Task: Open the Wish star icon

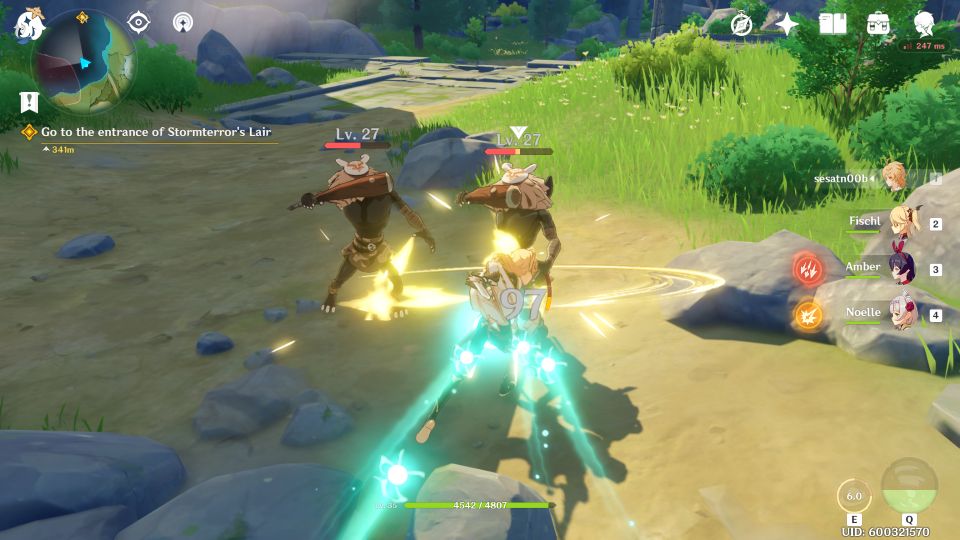Action: tap(787, 24)
